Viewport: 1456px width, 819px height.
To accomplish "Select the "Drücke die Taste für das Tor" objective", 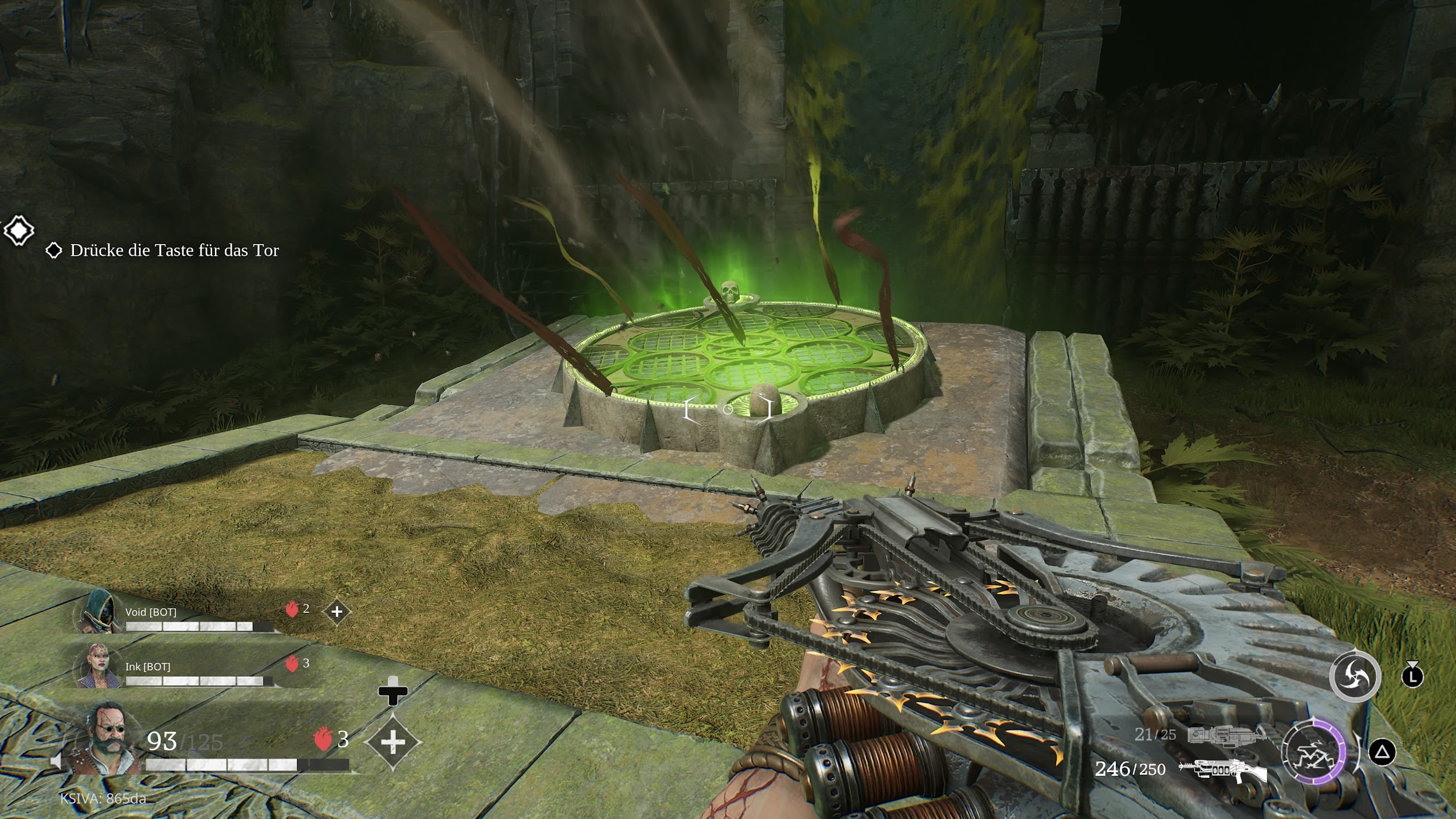I will click(174, 250).
